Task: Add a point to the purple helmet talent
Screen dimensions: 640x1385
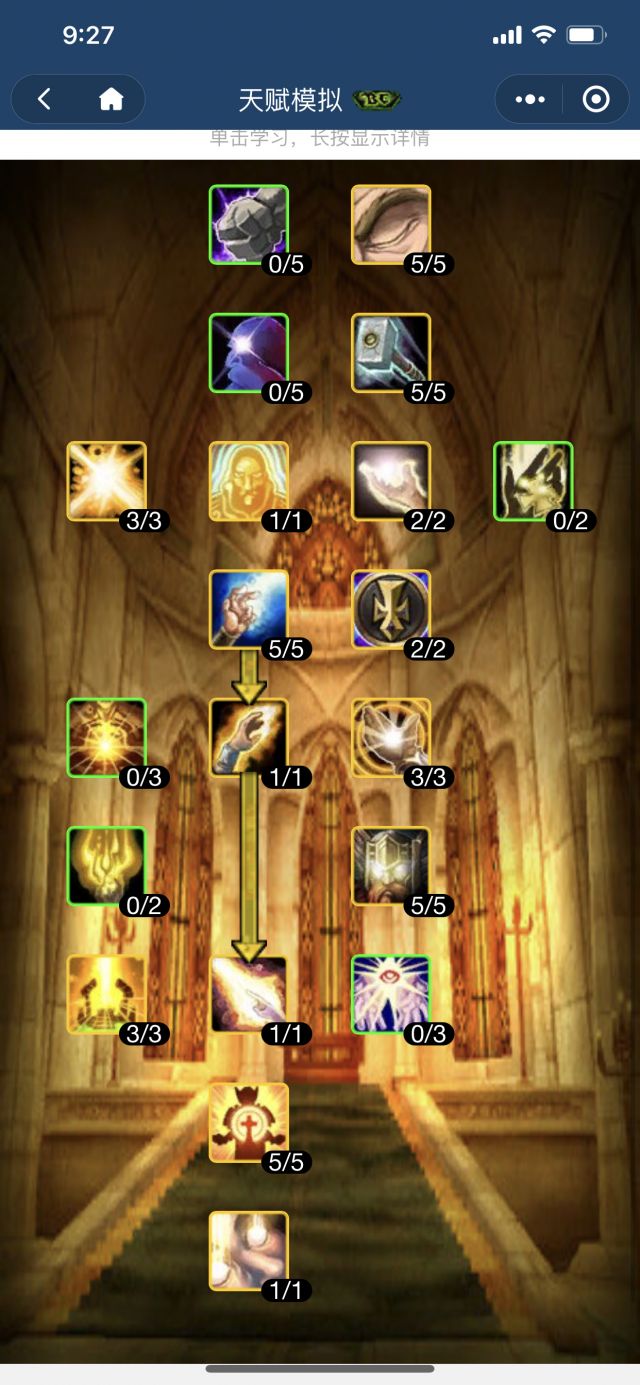Action: (249, 352)
